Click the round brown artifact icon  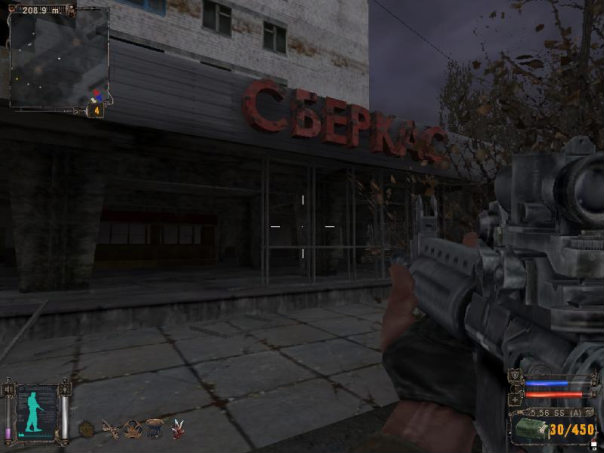pyautogui.click(x=87, y=429)
